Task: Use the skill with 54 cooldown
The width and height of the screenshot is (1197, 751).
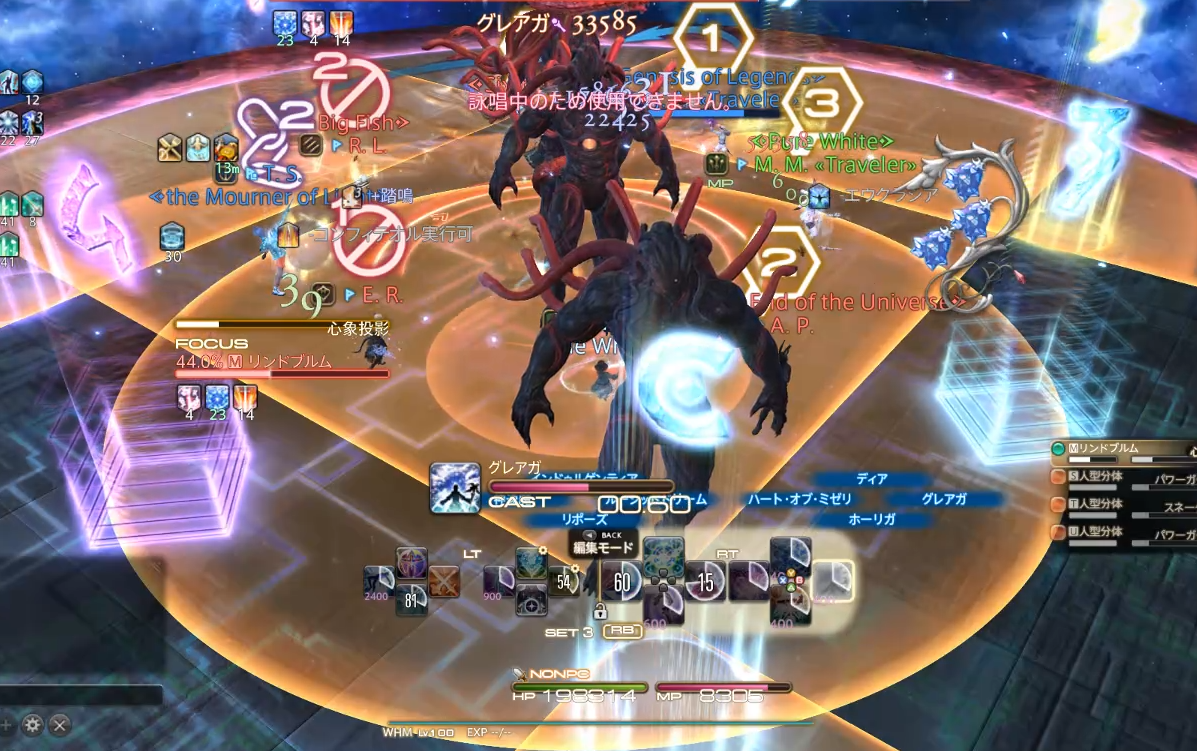Action: [564, 581]
